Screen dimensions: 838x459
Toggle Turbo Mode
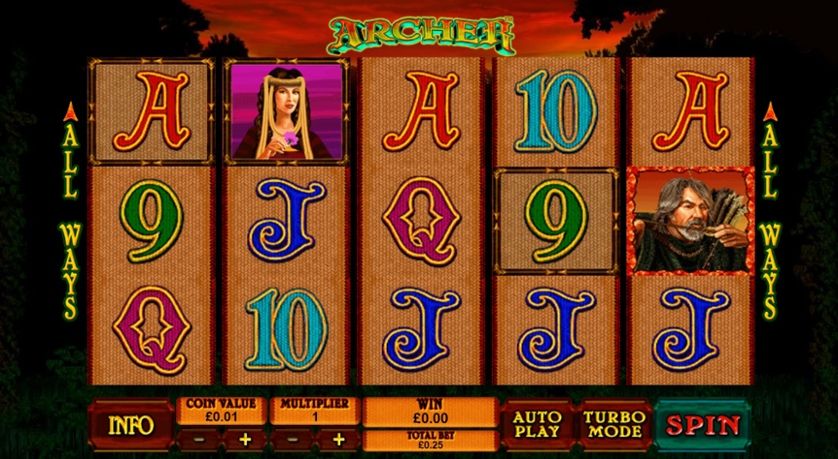tap(614, 424)
